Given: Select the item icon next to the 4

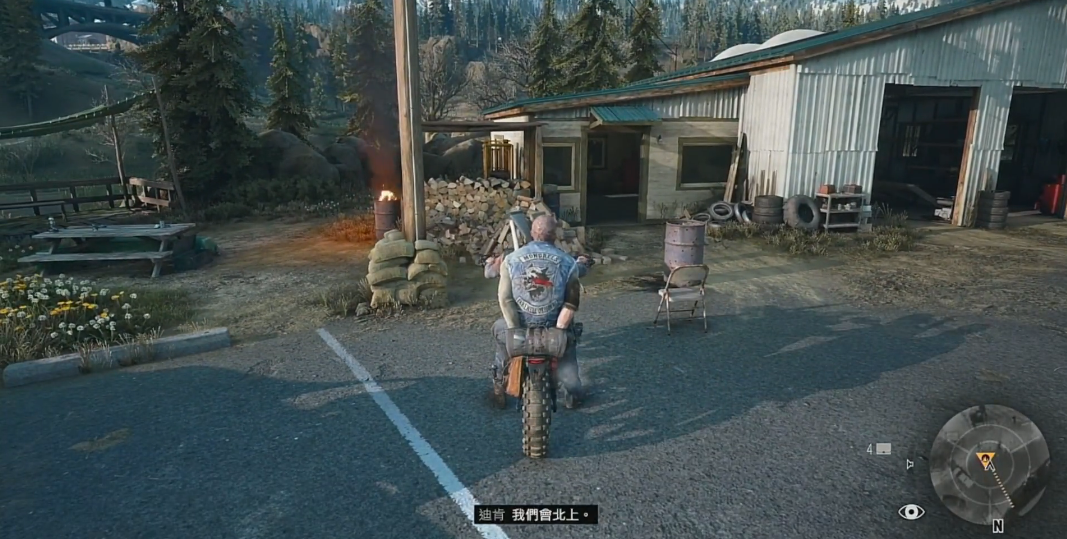Looking at the screenshot, I should coord(883,449).
